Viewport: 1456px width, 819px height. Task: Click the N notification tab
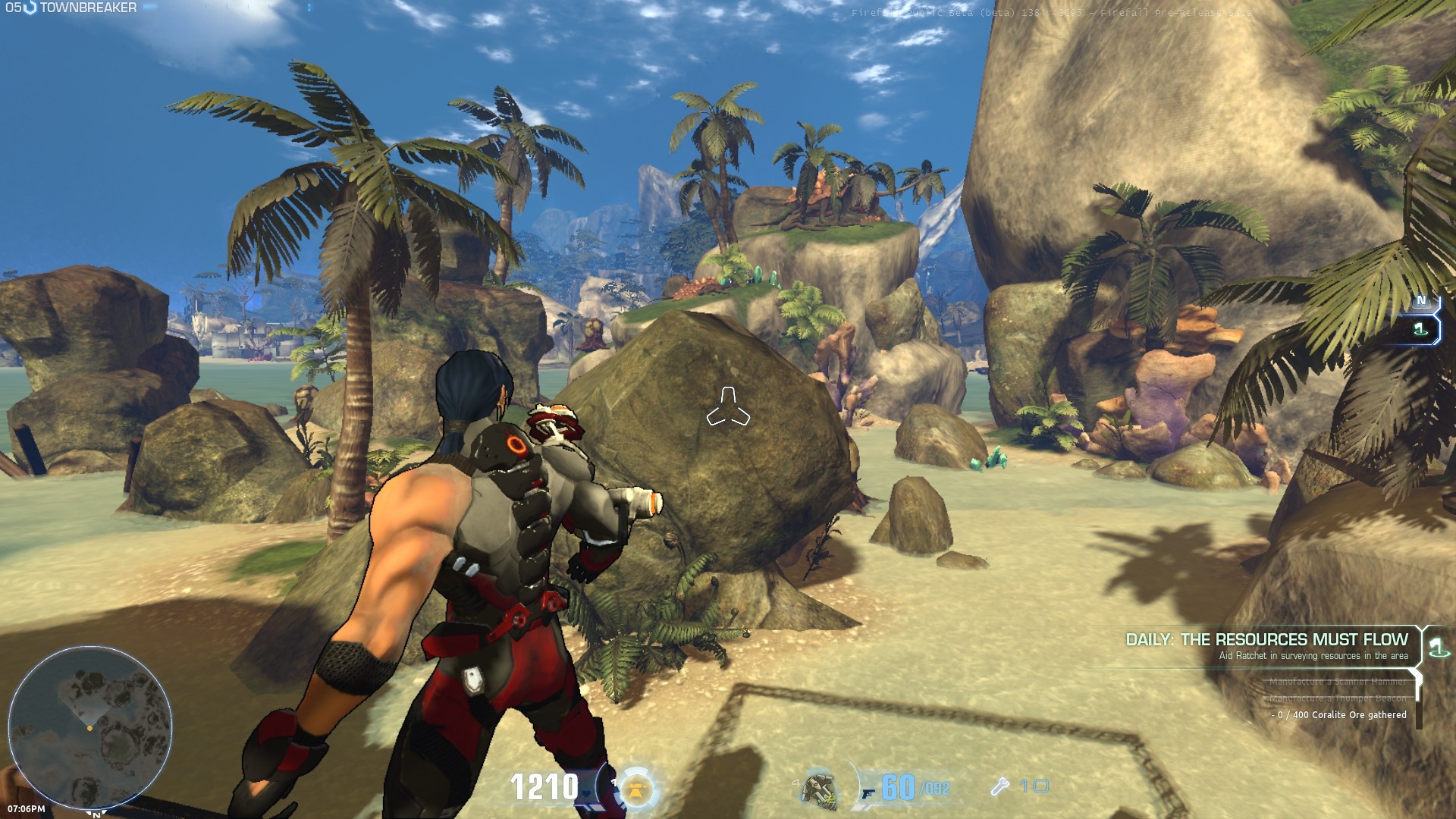coord(1421,301)
